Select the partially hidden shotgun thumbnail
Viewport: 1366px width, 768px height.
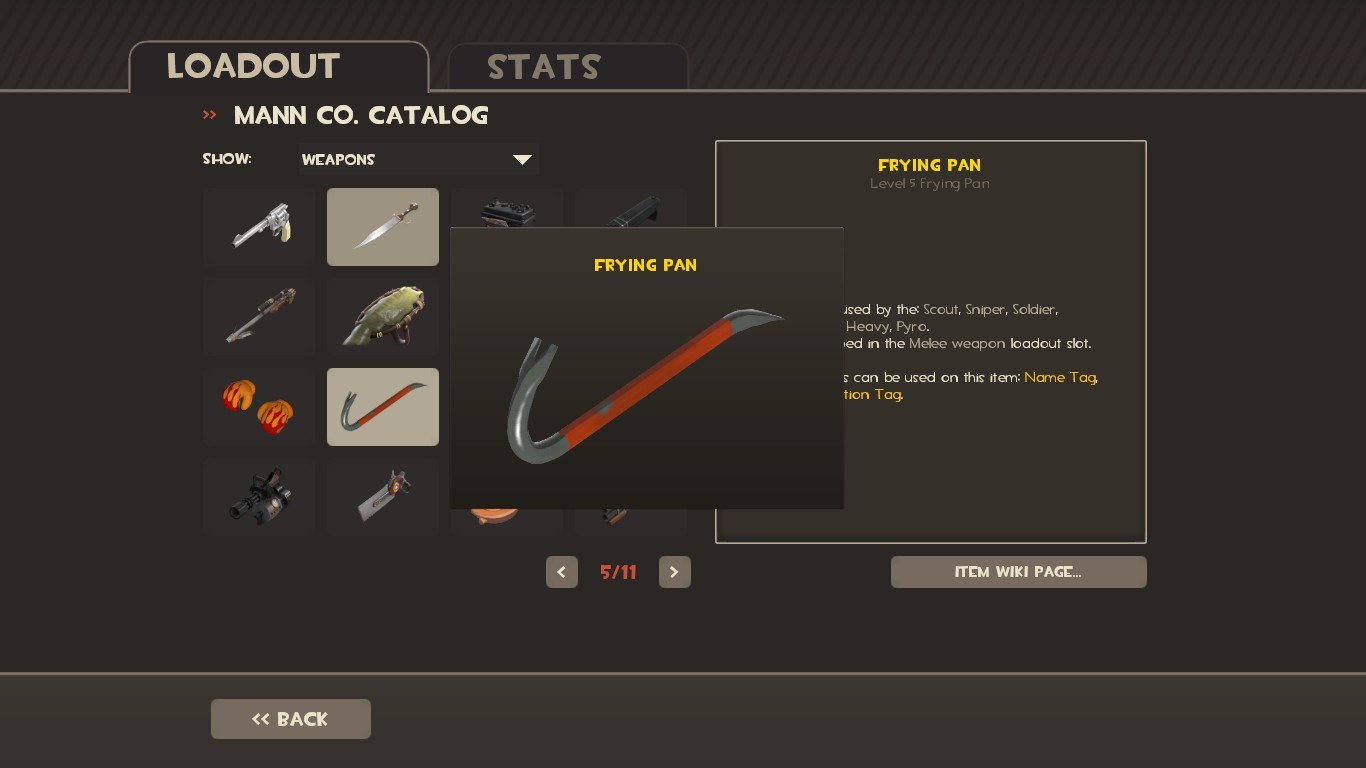pos(506,210)
